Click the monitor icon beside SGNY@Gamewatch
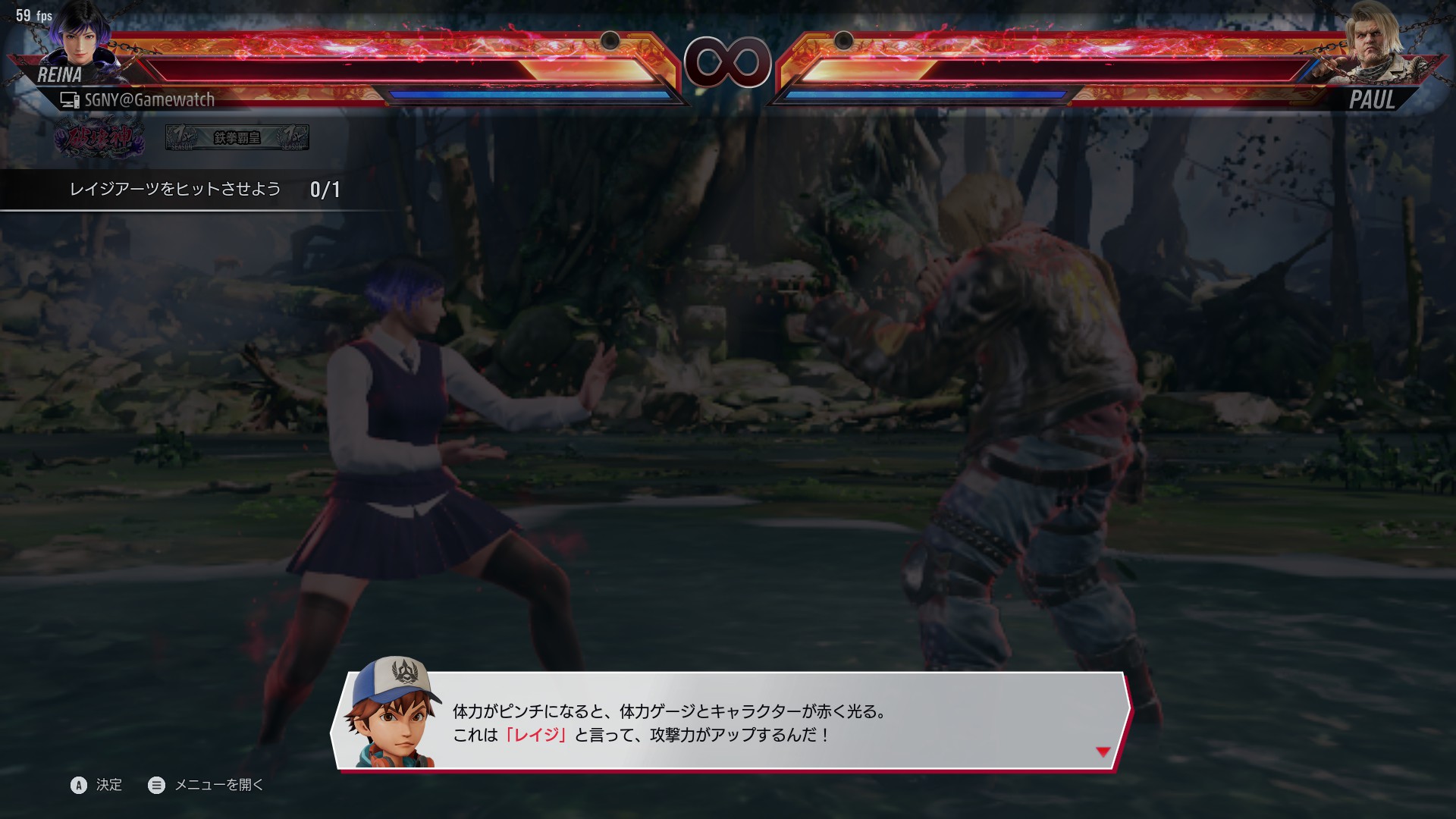 pyautogui.click(x=70, y=99)
